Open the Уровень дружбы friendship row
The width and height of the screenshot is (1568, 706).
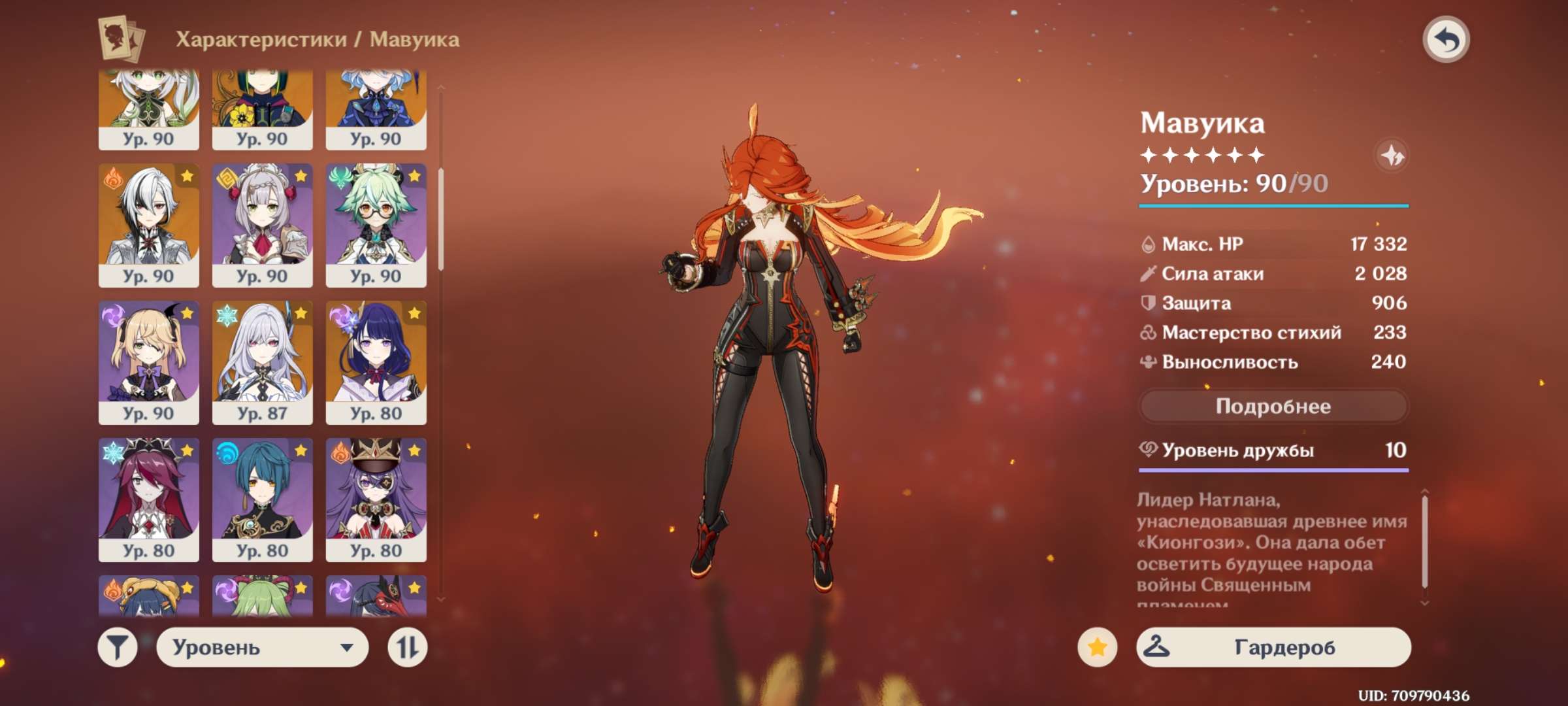(x=1273, y=450)
